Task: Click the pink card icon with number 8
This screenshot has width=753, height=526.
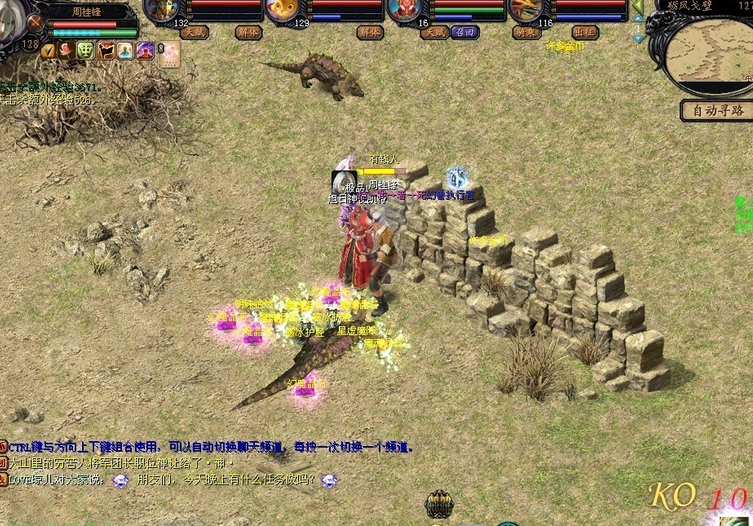Action: tap(167, 52)
